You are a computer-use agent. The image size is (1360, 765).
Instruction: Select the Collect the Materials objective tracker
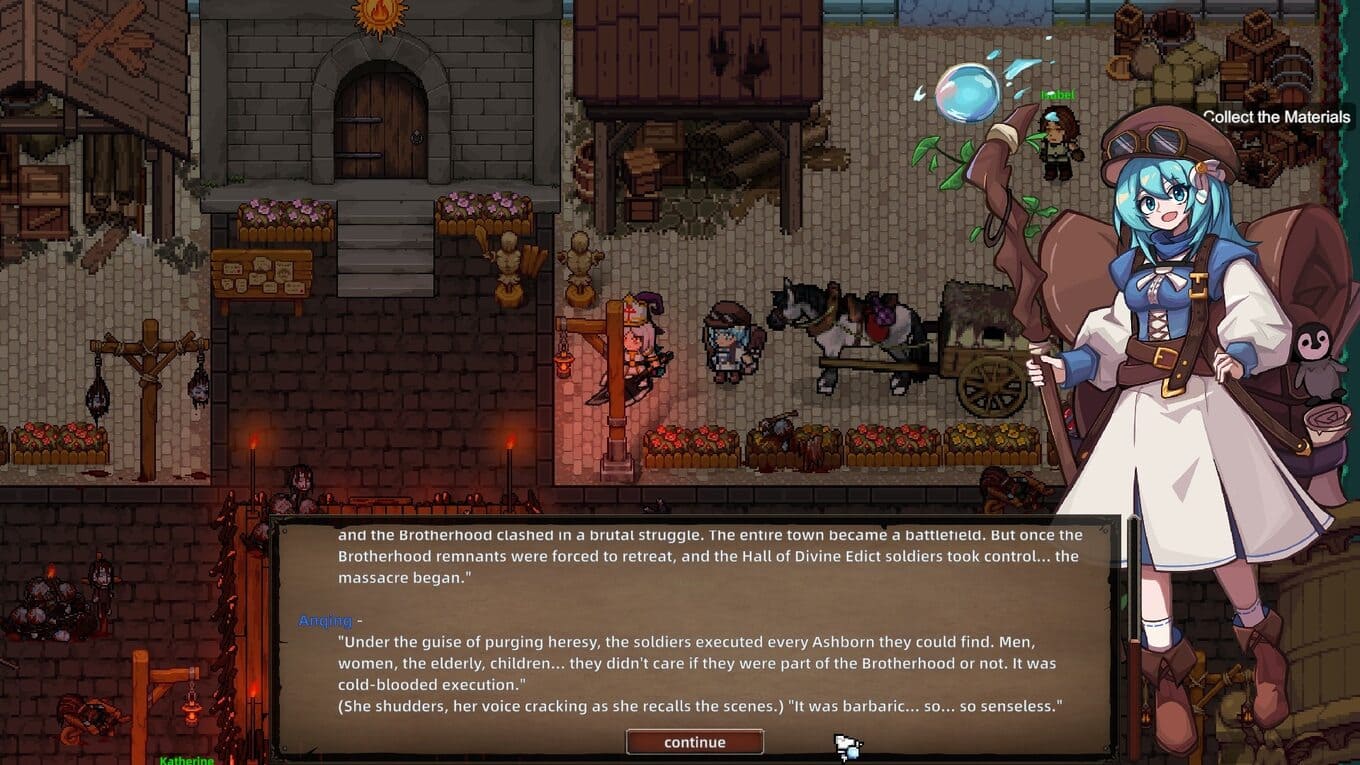click(1275, 117)
